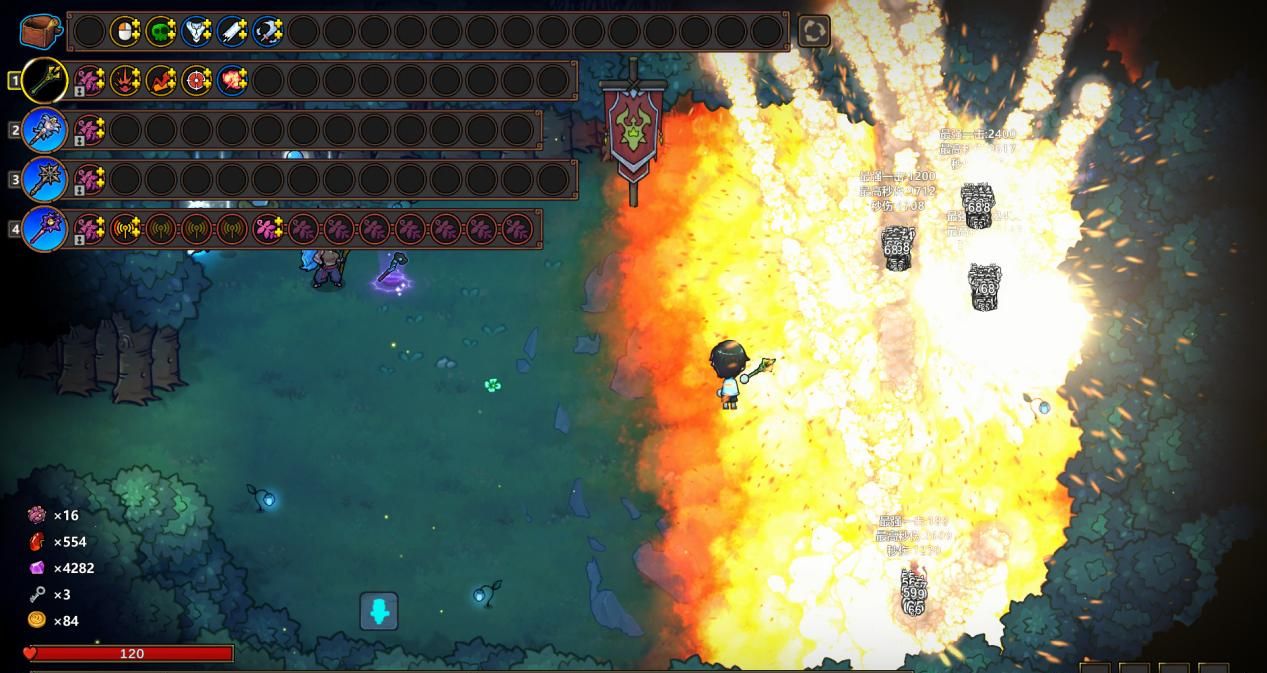The width and height of the screenshot is (1267, 673).
Task: Select the bright signal wave spell on wand 4
Action: [125, 229]
